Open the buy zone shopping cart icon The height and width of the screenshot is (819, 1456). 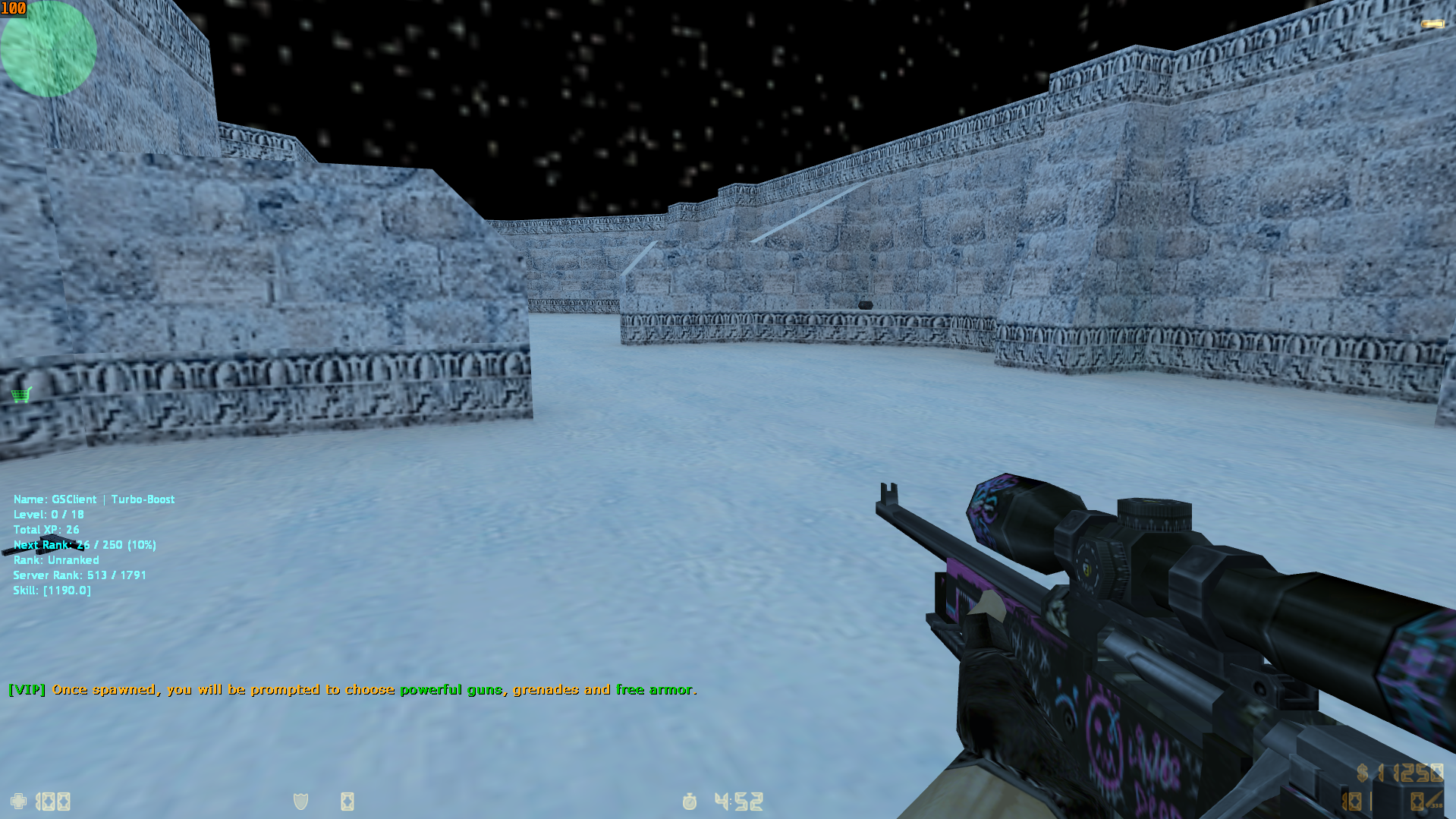pos(21,395)
